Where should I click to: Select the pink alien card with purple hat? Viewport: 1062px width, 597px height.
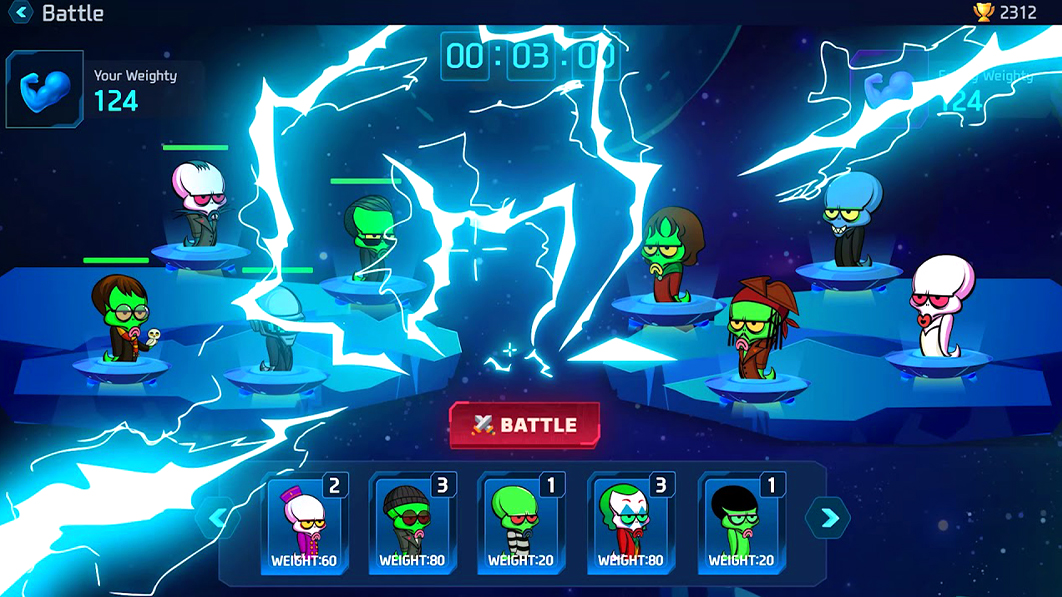(x=304, y=524)
